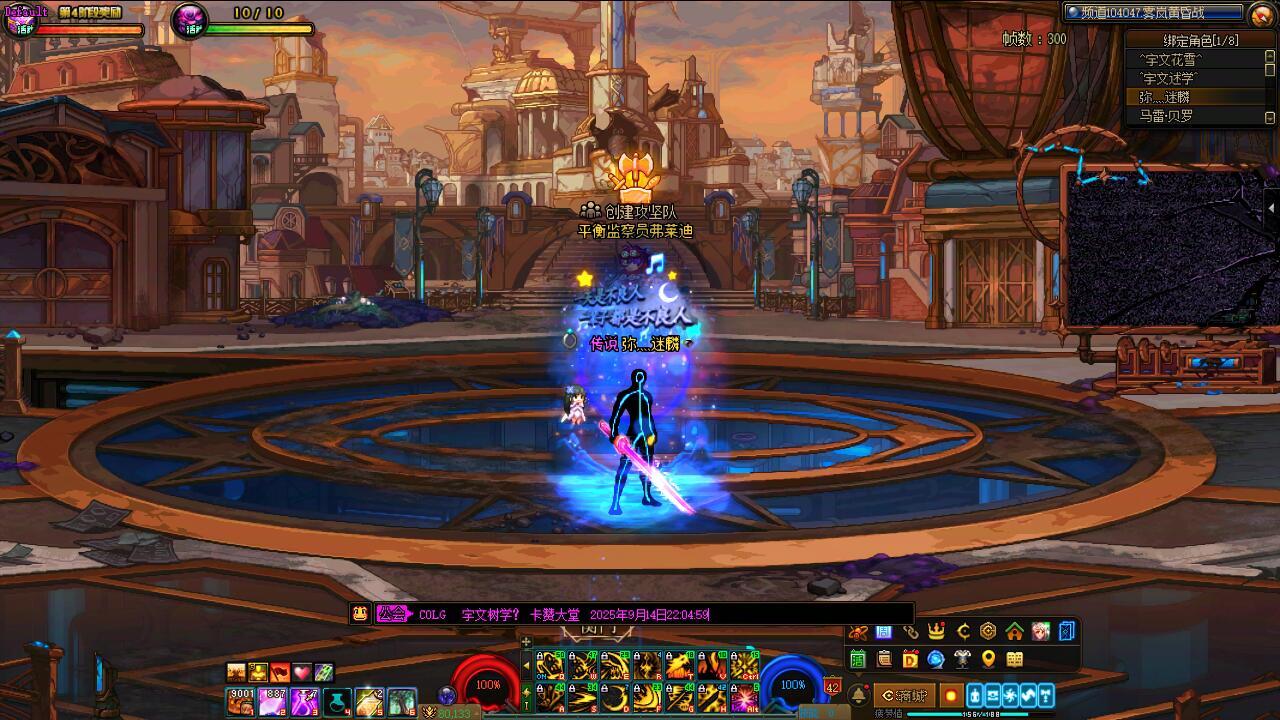Activate the skill bound to Alt

click(x=744, y=697)
